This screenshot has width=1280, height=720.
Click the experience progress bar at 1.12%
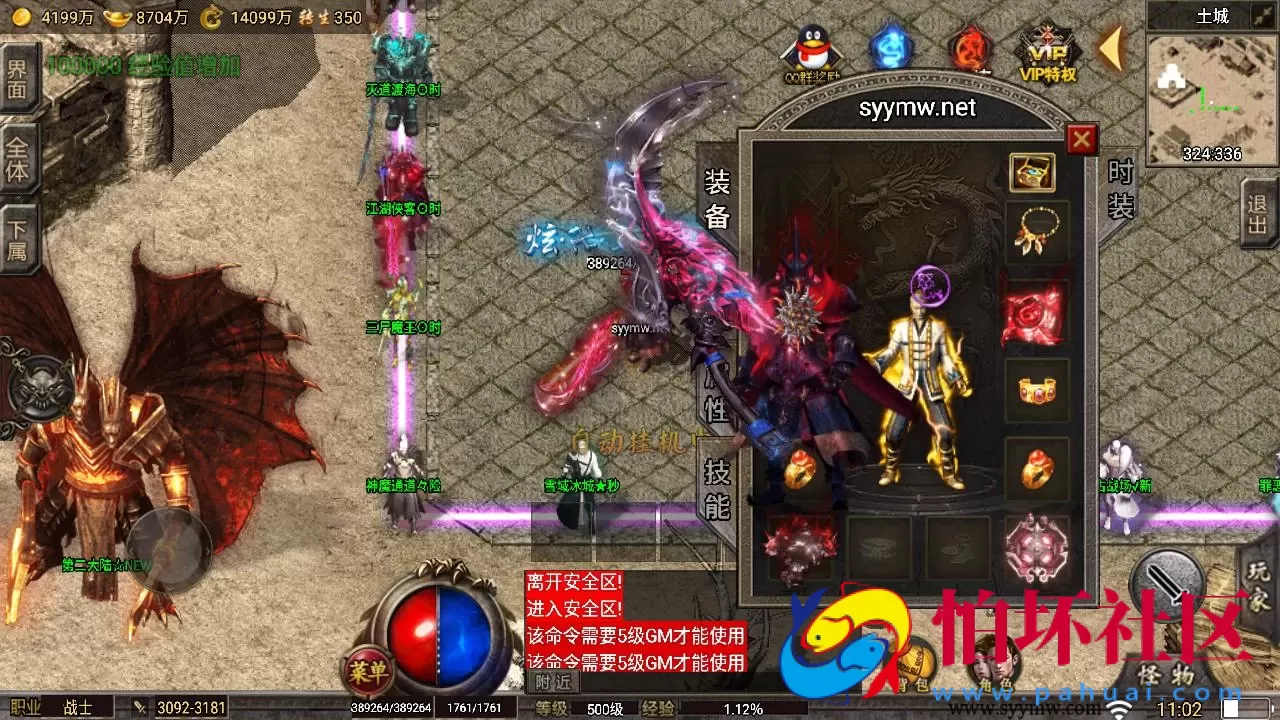(740, 706)
